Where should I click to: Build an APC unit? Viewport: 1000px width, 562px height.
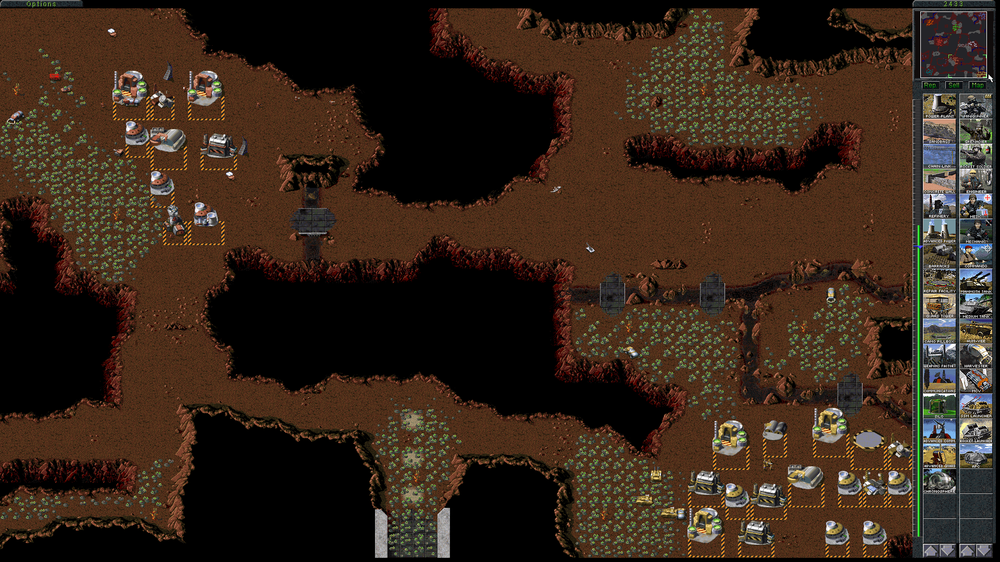click(976, 456)
